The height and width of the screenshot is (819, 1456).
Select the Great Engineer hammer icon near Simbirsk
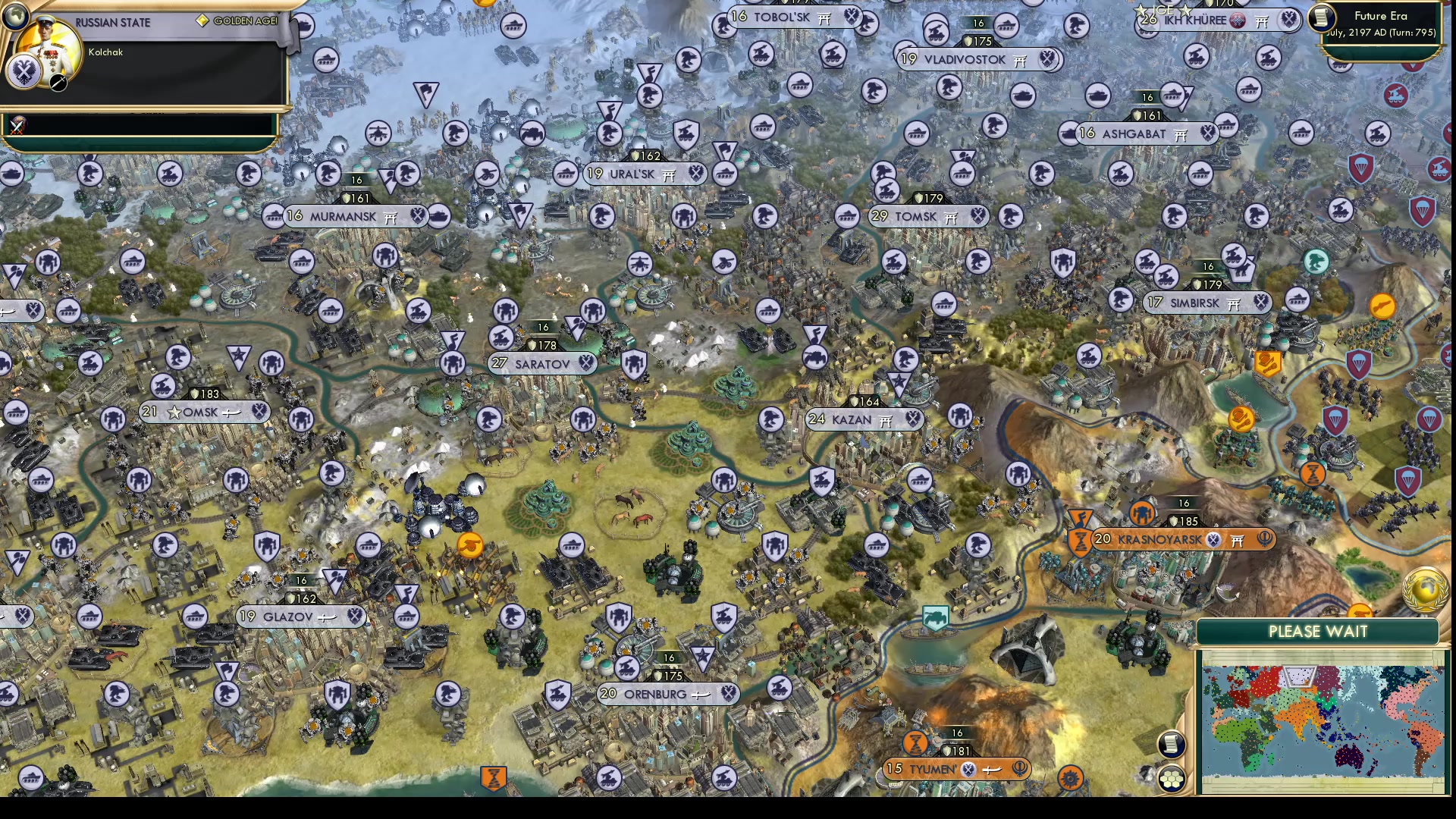1269,362
